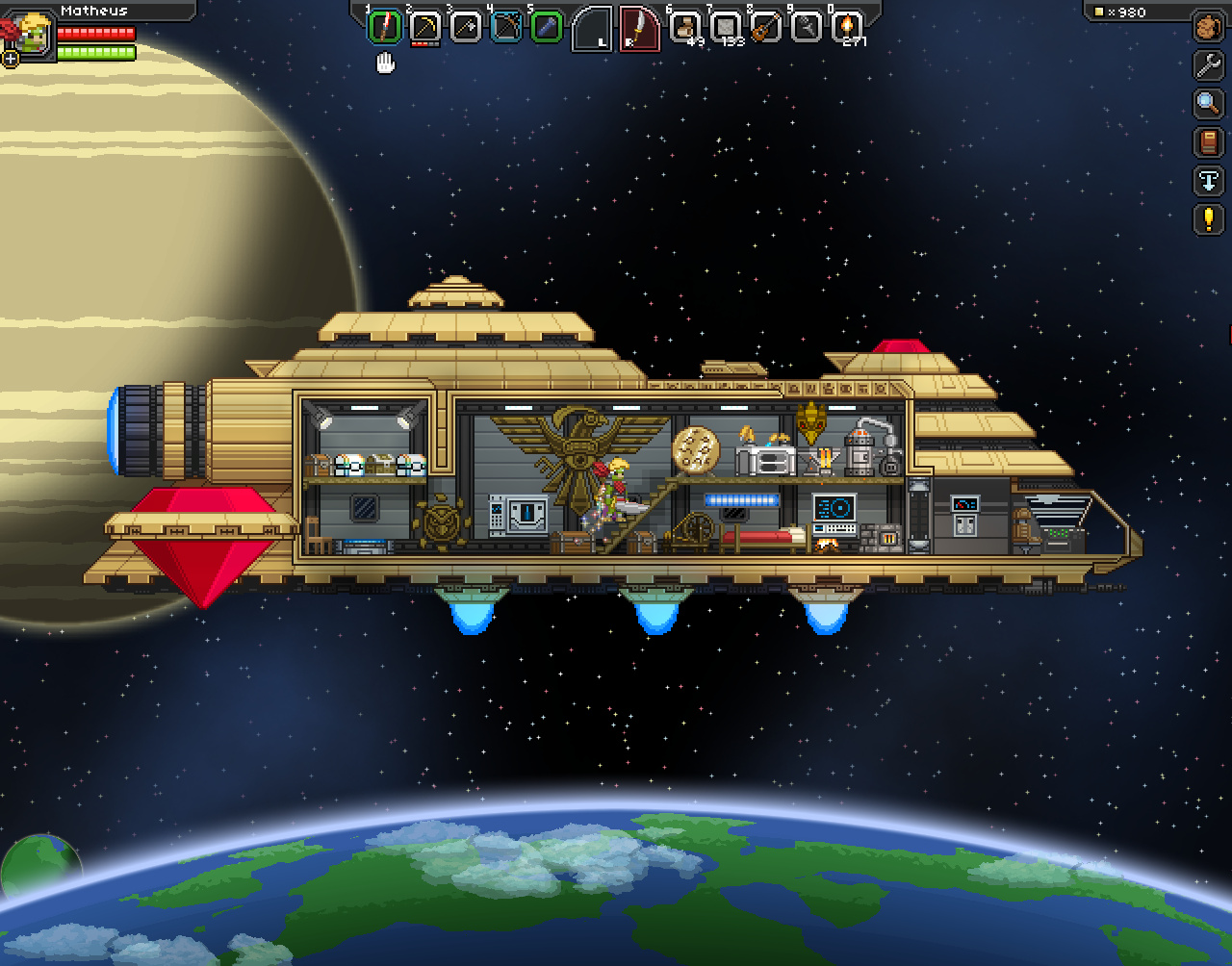Select the right-hand feather blade slot
This screenshot has width=1232, height=966.
click(x=639, y=29)
